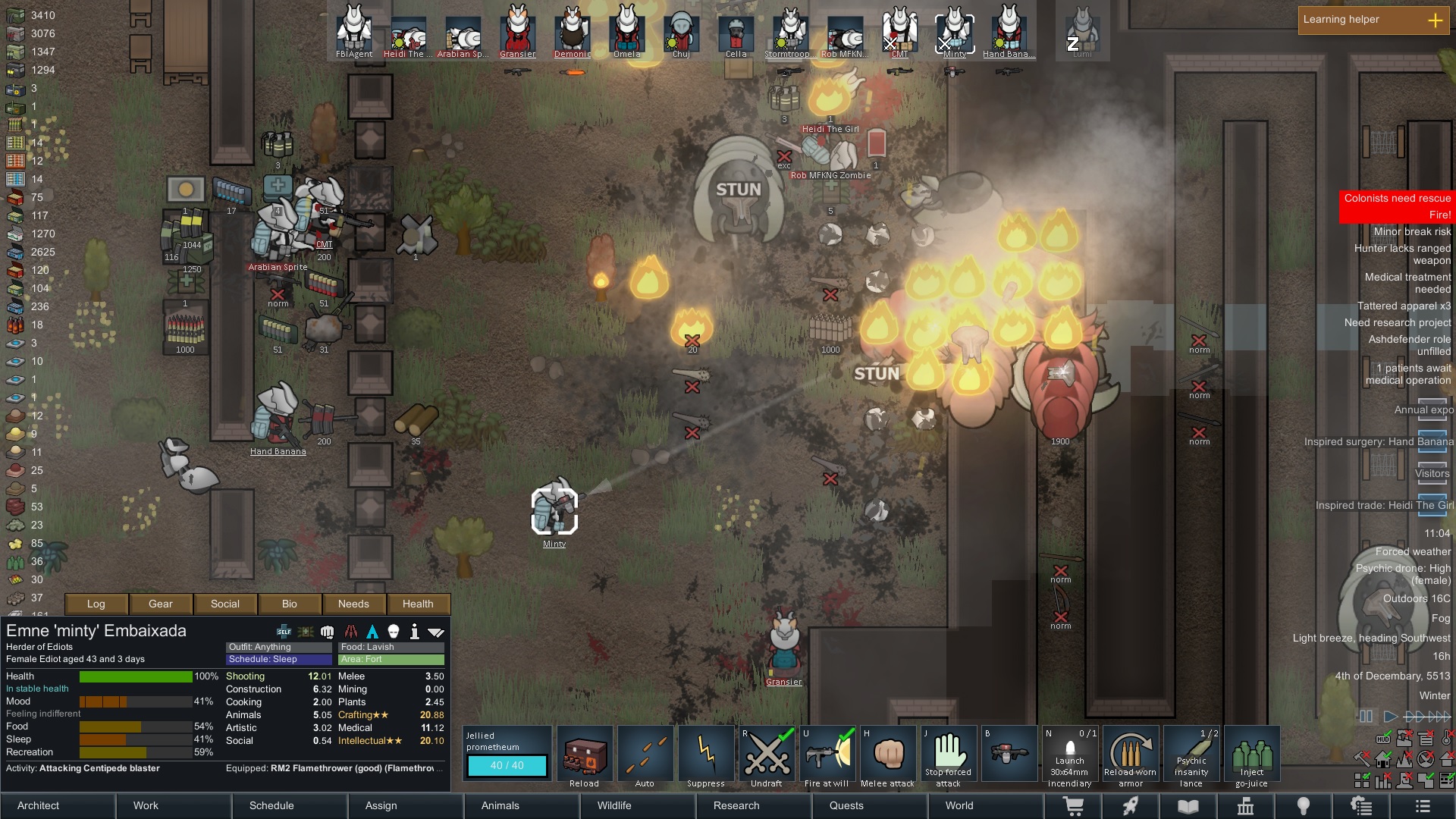
Task: Toggle Fire at will
Action: click(x=827, y=755)
